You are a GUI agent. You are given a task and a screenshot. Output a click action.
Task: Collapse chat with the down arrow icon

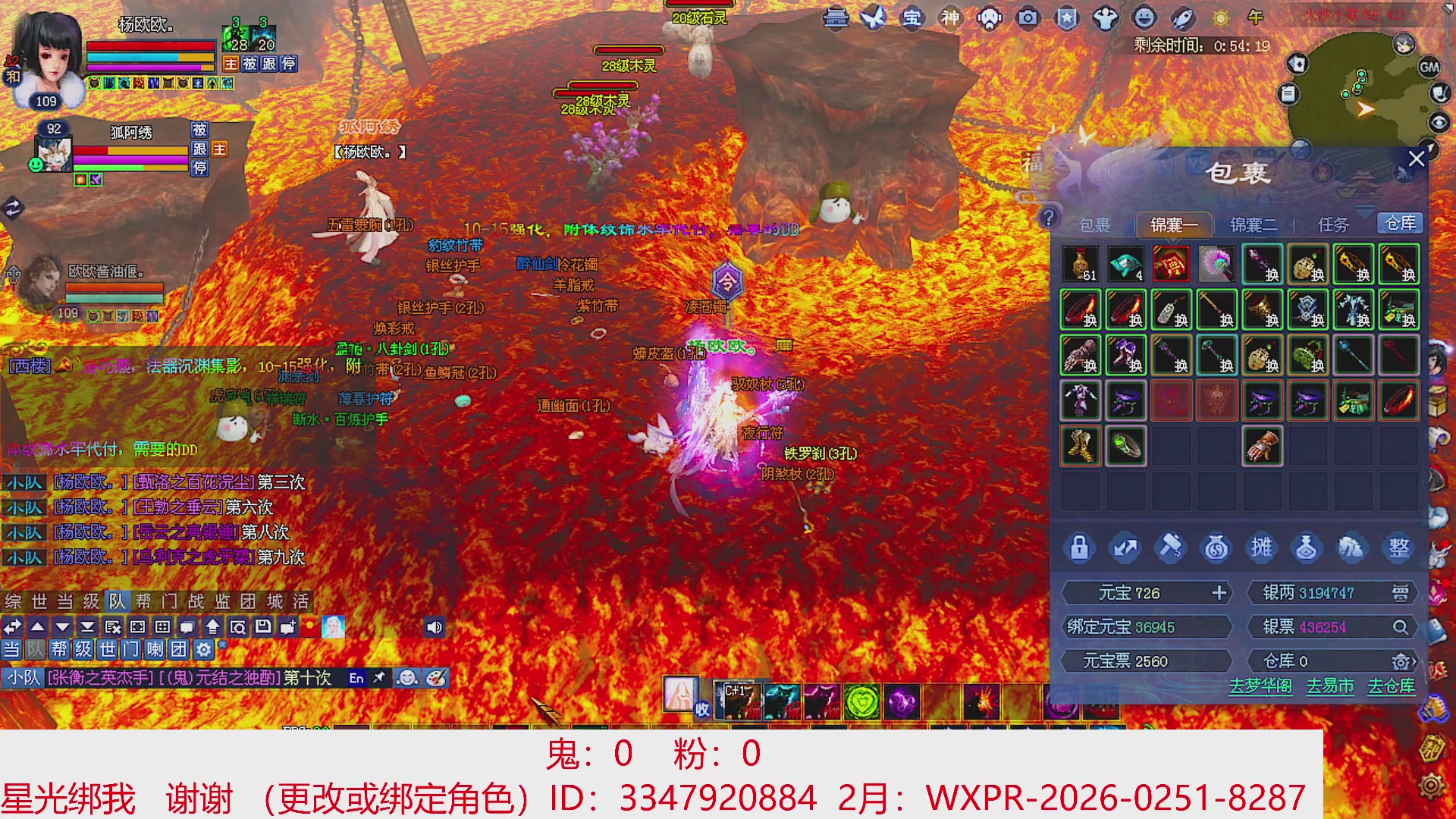point(61,627)
